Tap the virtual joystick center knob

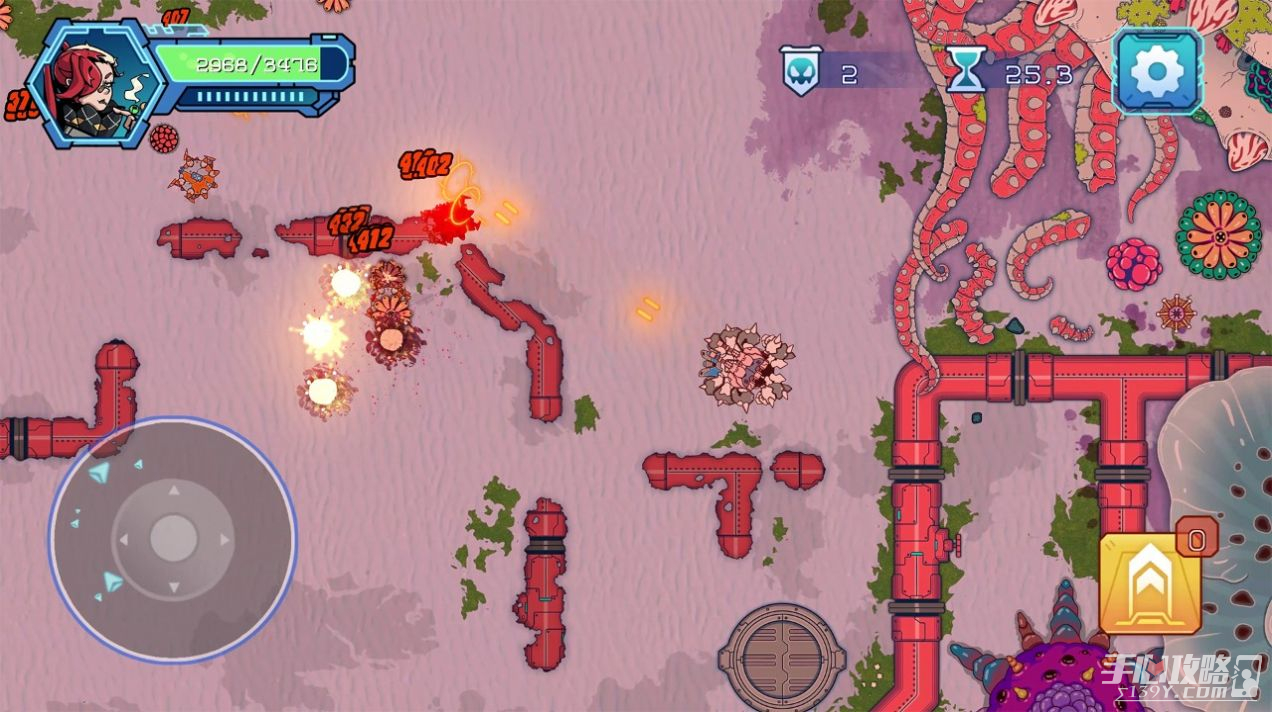tap(173, 539)
